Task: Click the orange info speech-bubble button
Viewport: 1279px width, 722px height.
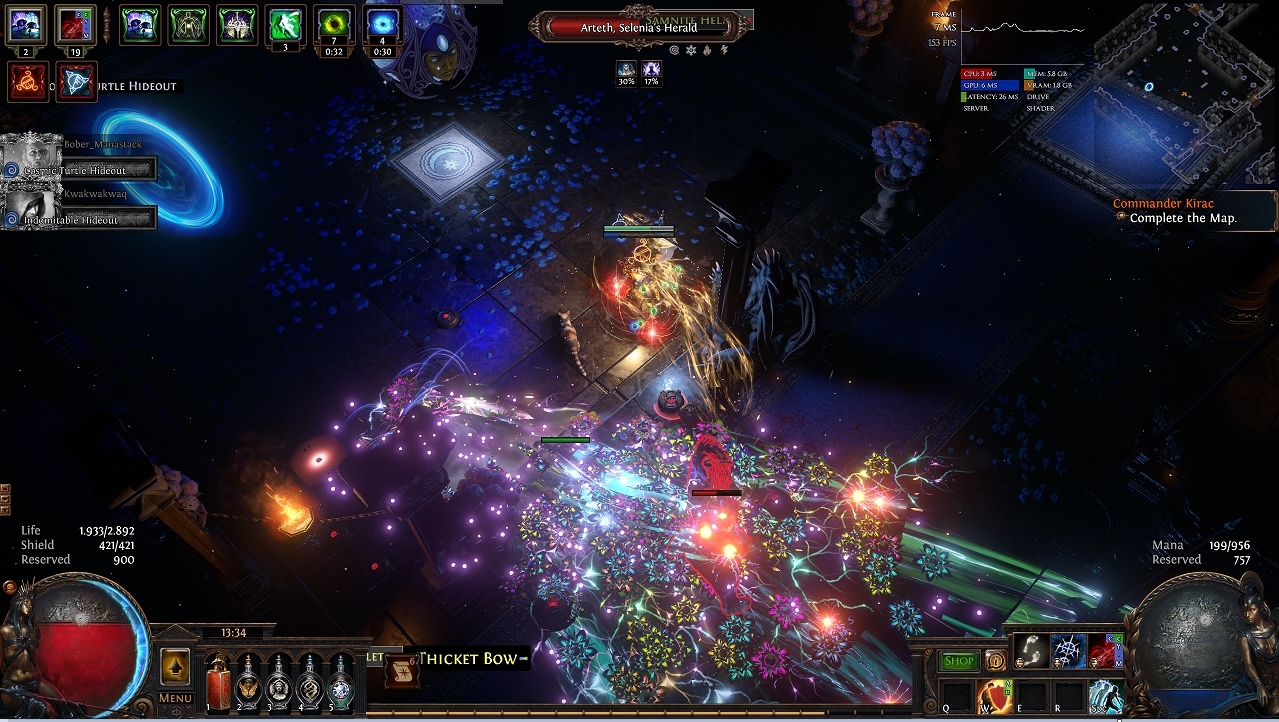Action: (x=995, y=661)
